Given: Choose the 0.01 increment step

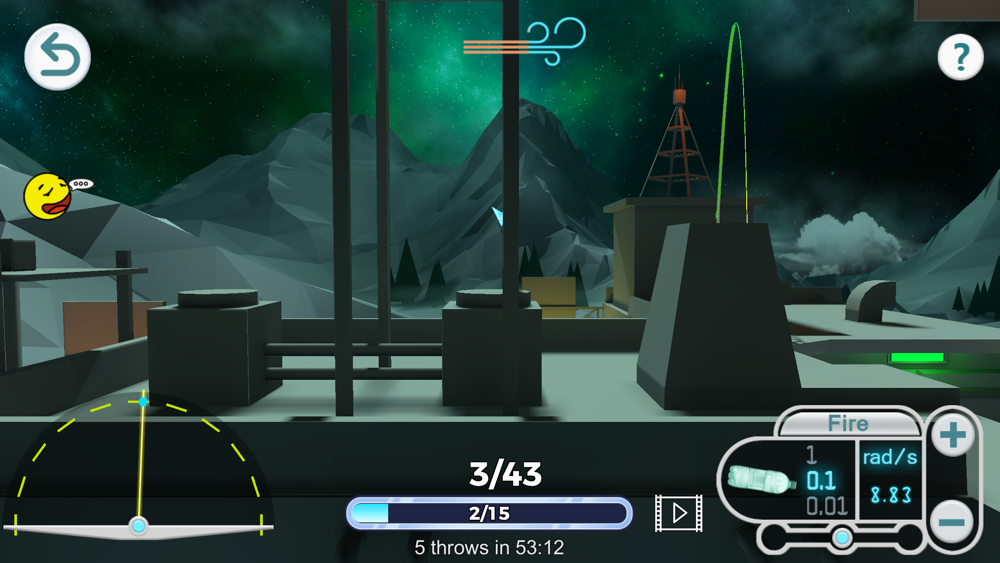Looking at the screenshot, I should (826, 506).
